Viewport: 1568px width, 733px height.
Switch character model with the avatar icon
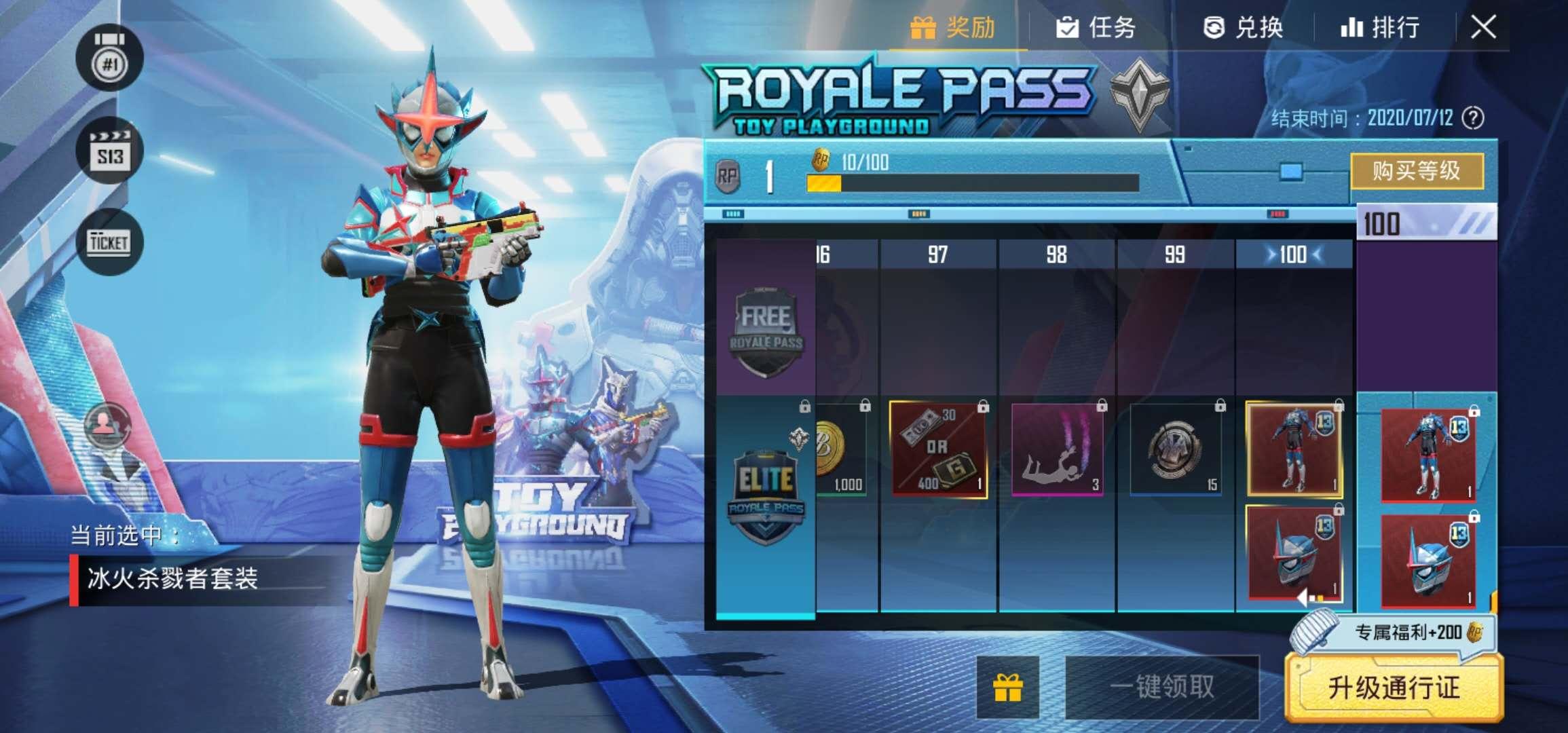pos(107,424)
